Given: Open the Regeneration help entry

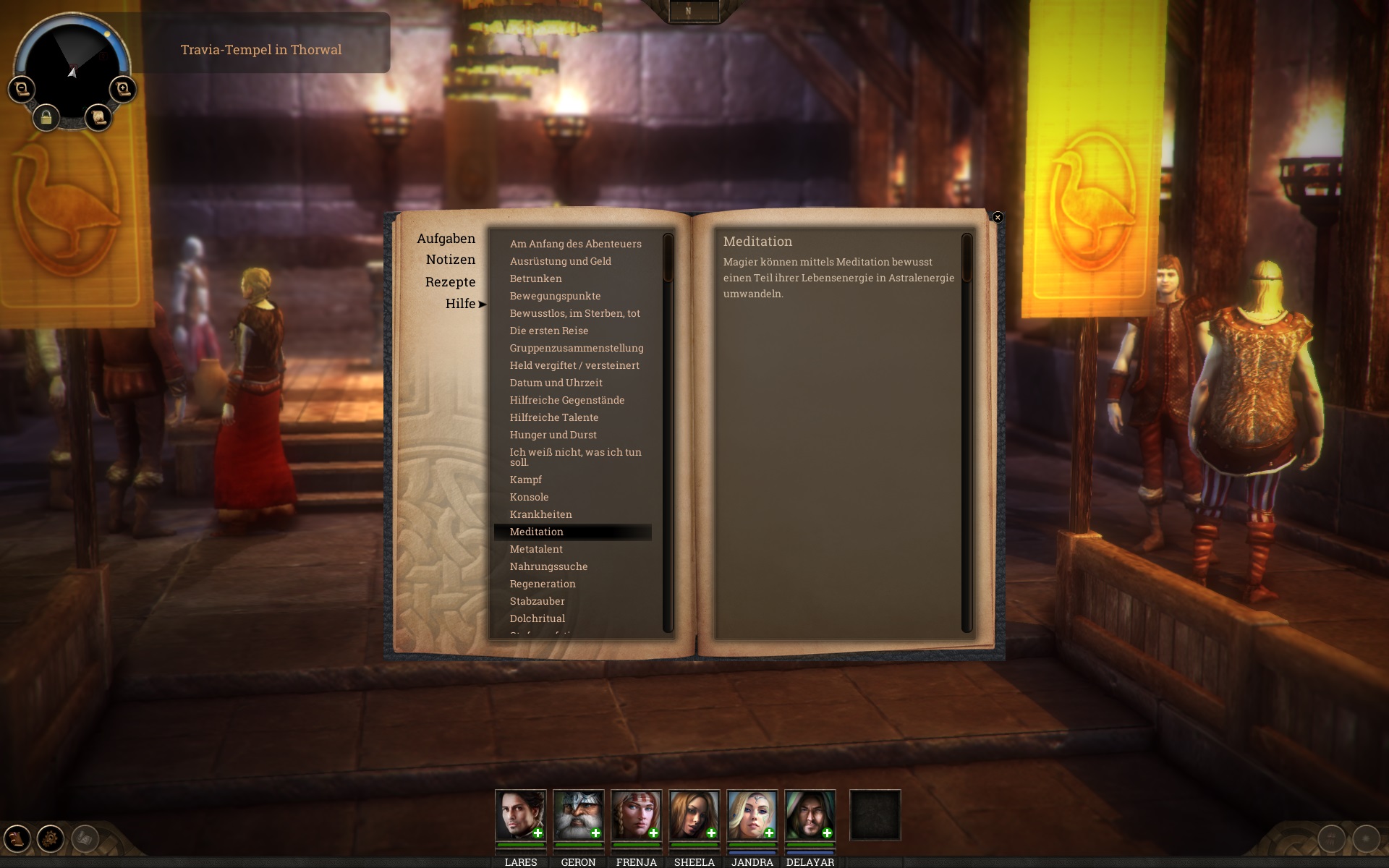Looking at the screenshot, I should pyautogui.click(x=543, y=584).
